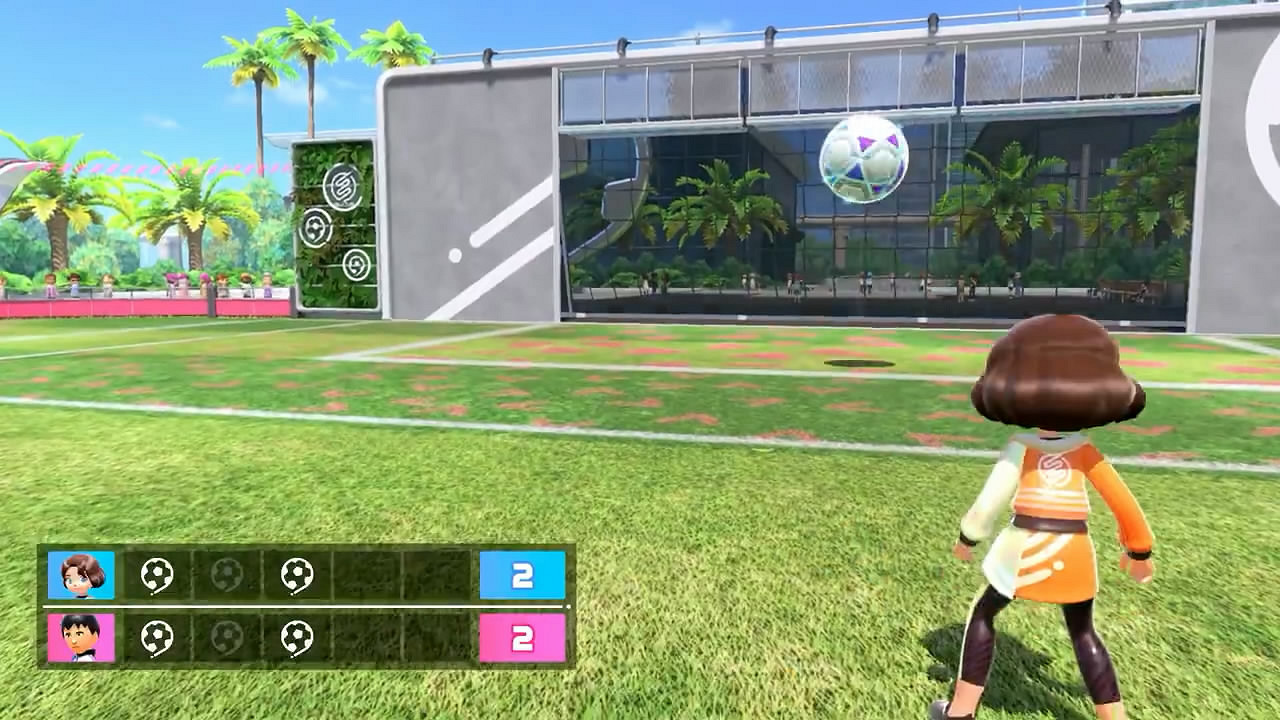Click the white divider line between score rows
1280x720 pixels.
tap(300, 605)
